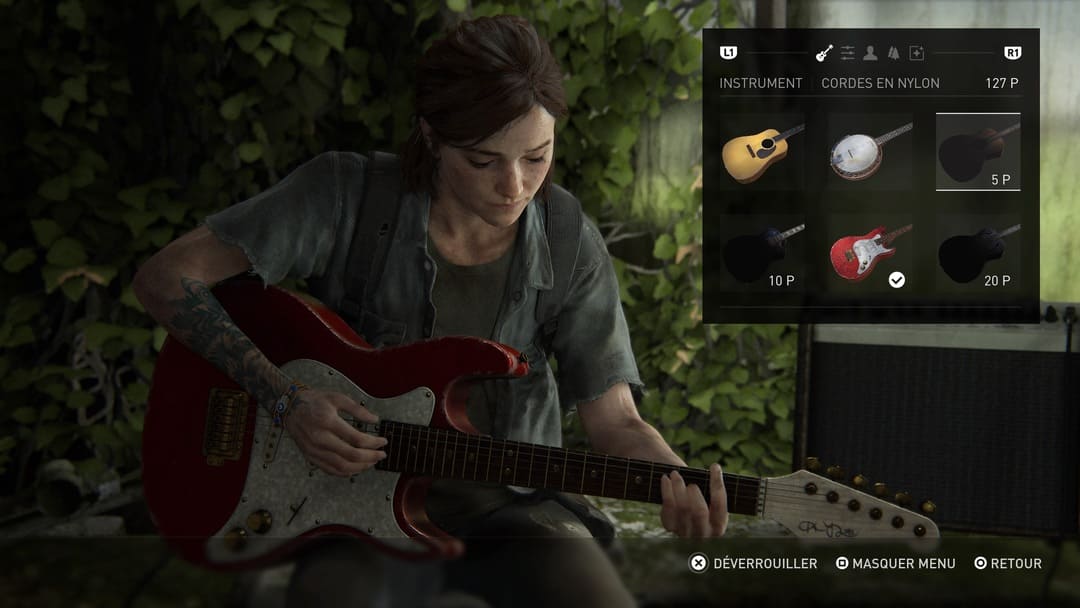The height and width of the screenshot is (608, 1080).
Task: Open the trees environment tab
Action: (893, 53)
